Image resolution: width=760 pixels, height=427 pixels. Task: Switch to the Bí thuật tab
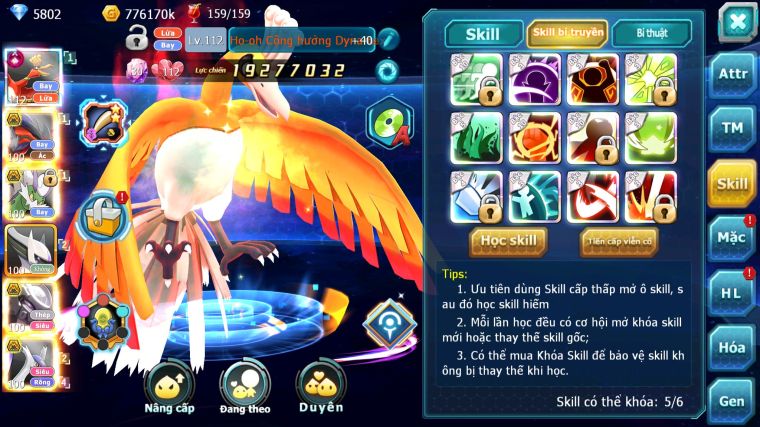pyautogui.click(x=651, y=33)
